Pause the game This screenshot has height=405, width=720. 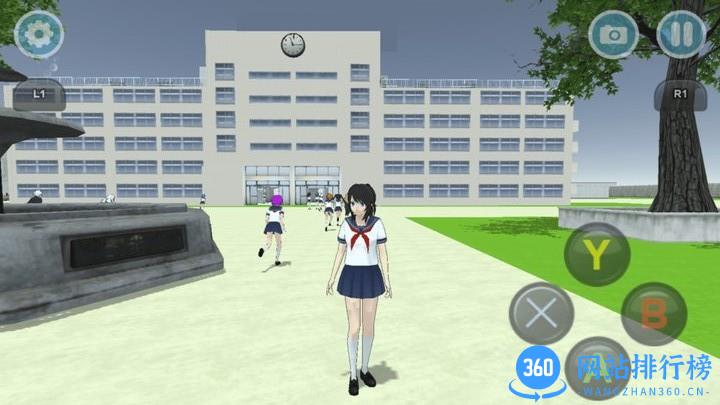682,36
